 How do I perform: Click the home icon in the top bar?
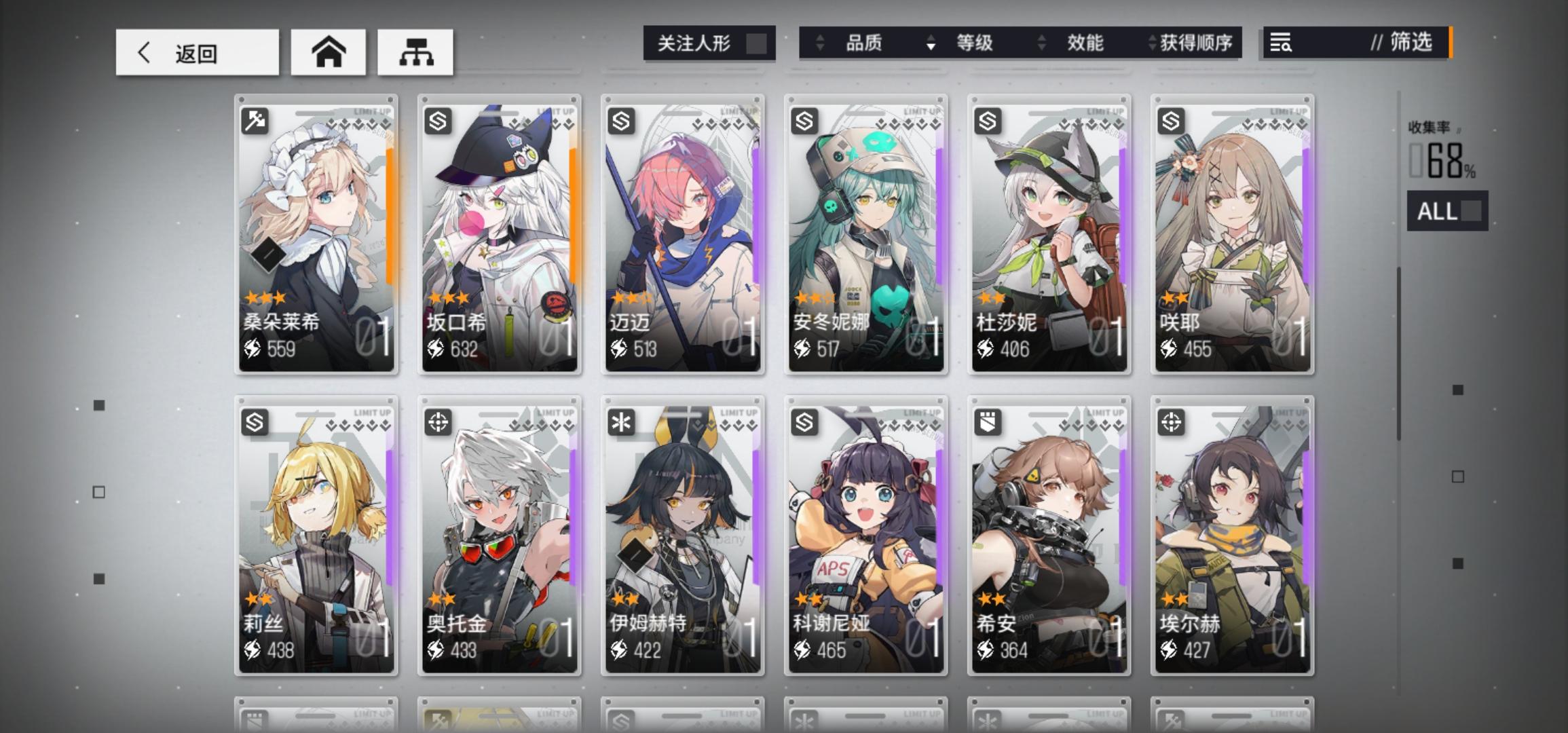point(328,52)
